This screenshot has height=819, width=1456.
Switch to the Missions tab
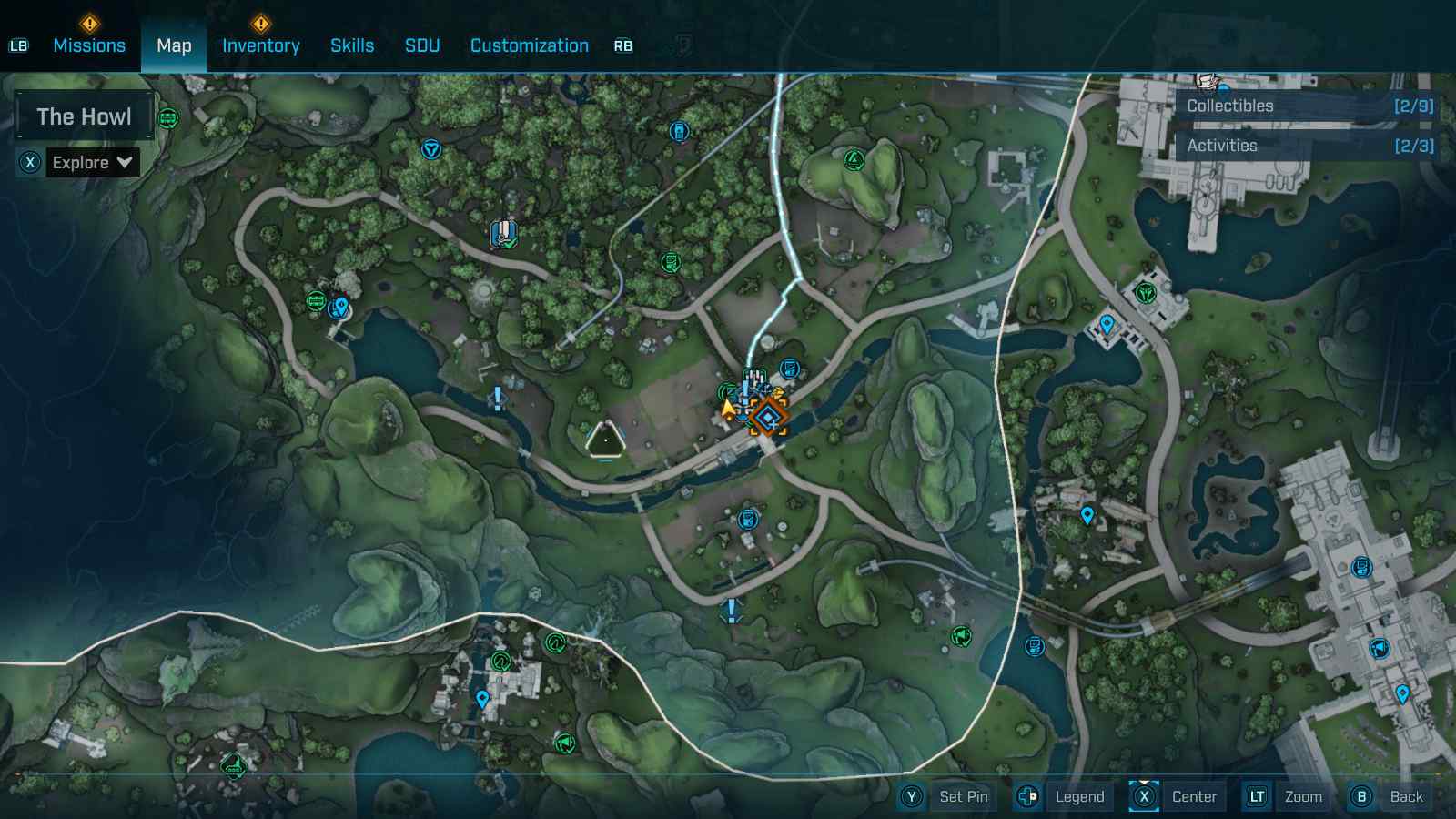tap(89, 45)
